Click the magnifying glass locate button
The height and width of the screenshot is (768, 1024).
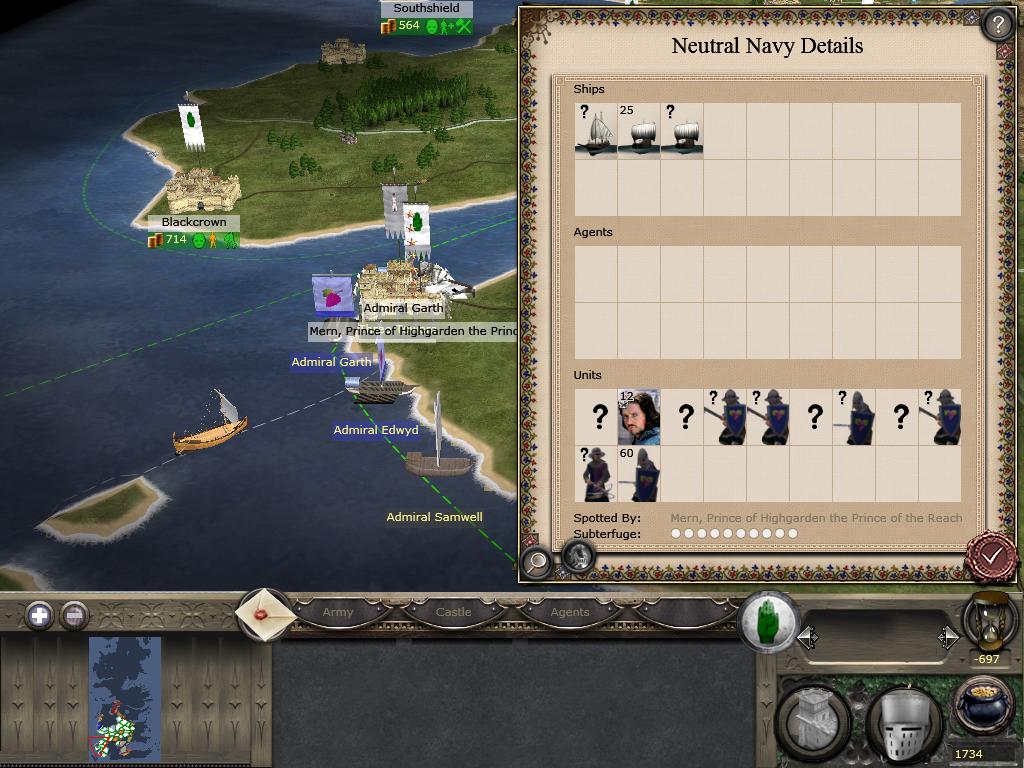click(537, 562)
